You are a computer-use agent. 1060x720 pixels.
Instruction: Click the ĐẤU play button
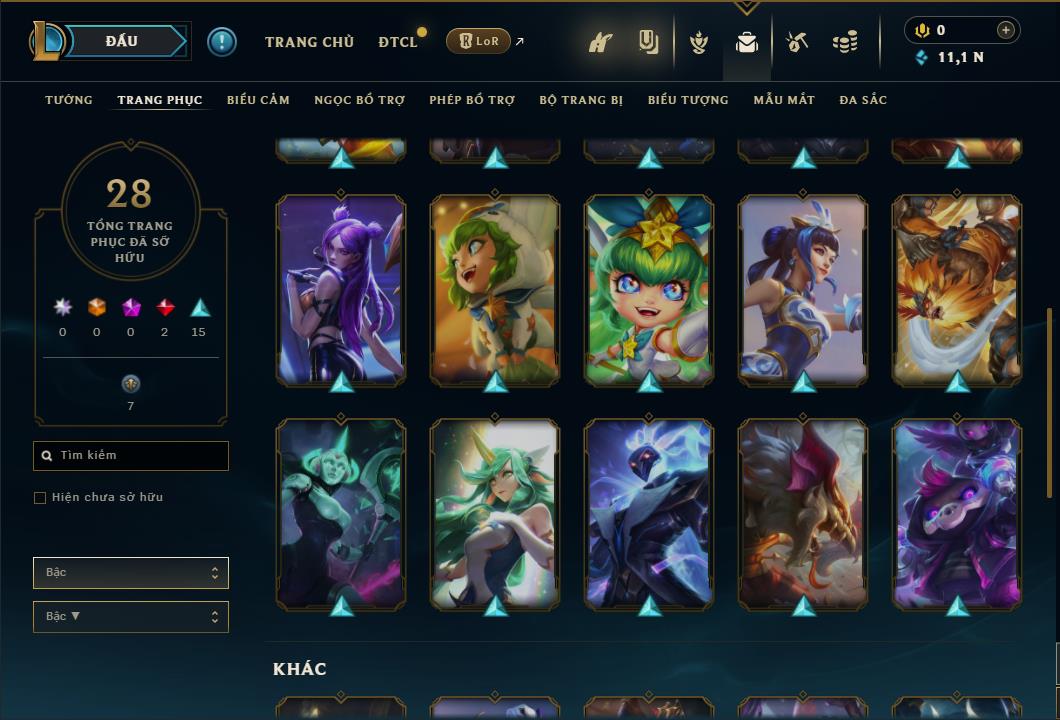click(x=122, y=41)
